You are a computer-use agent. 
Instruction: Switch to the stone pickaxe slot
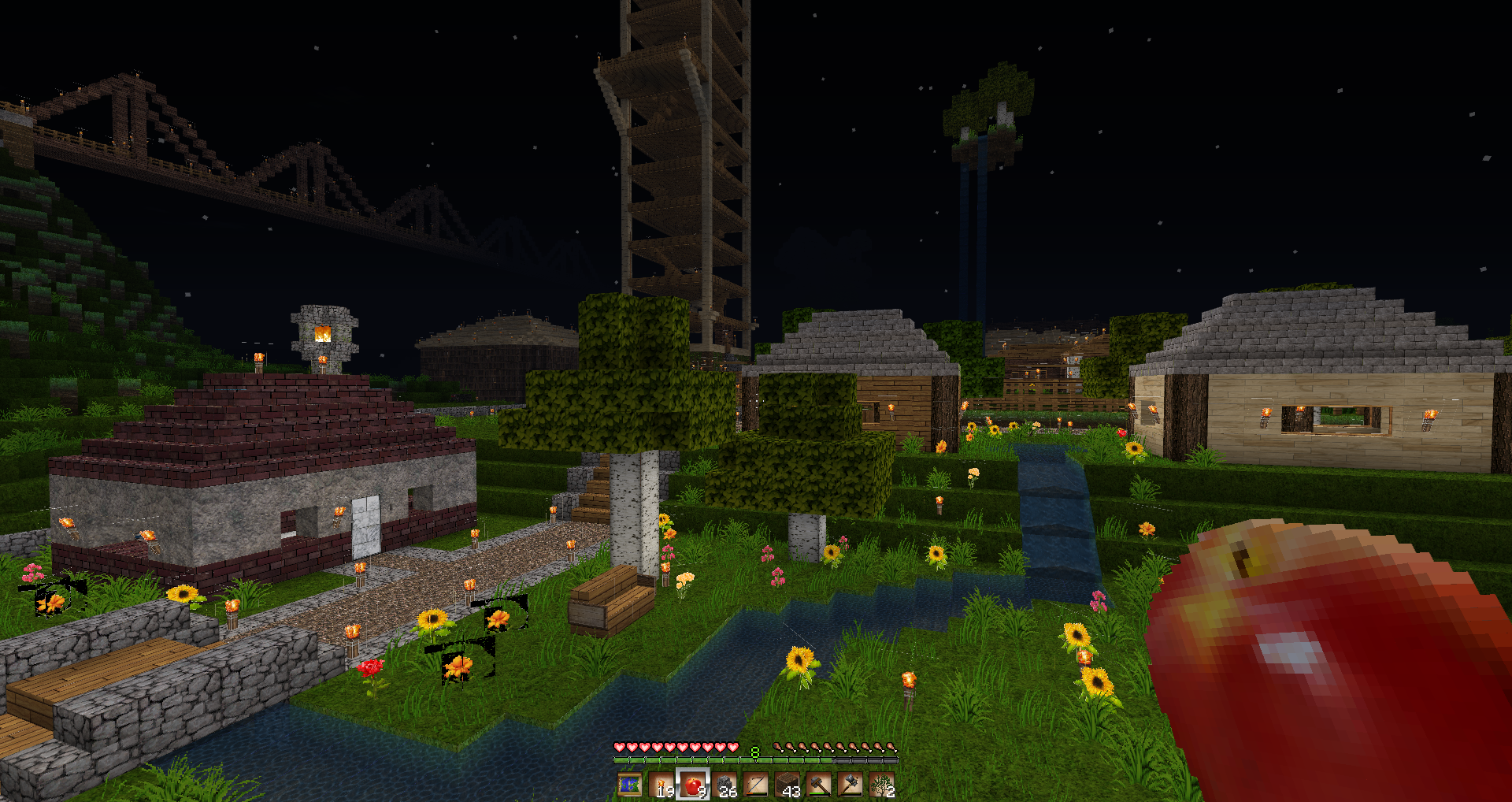pyautogui.click(x=819, y=785)
